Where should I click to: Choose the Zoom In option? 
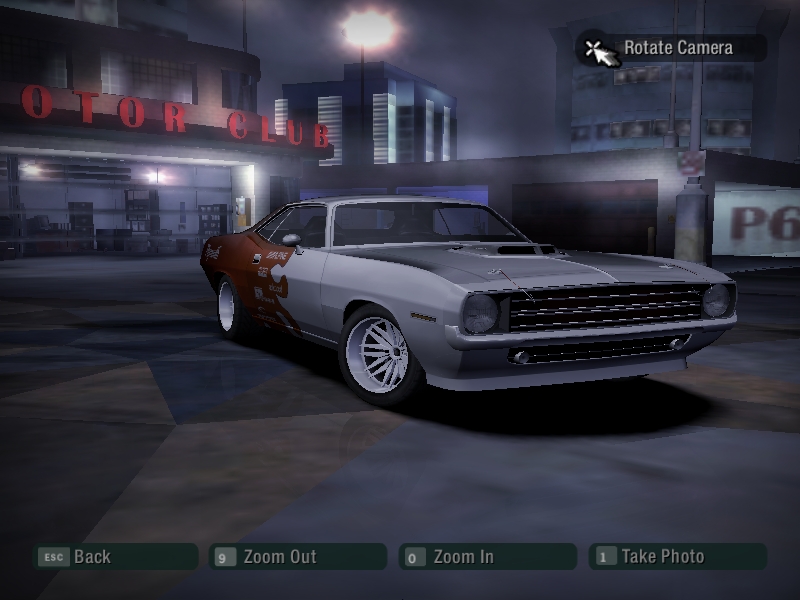(487, 557)
